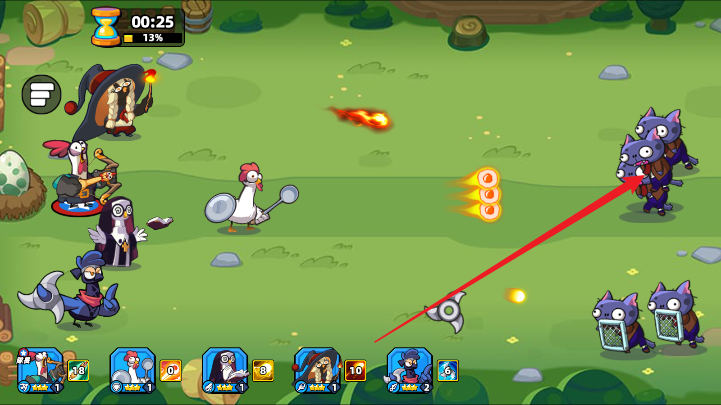The image size is (721, 405).
Task: Select the blue ninja bird unit card
Action: tap(408, 369)
